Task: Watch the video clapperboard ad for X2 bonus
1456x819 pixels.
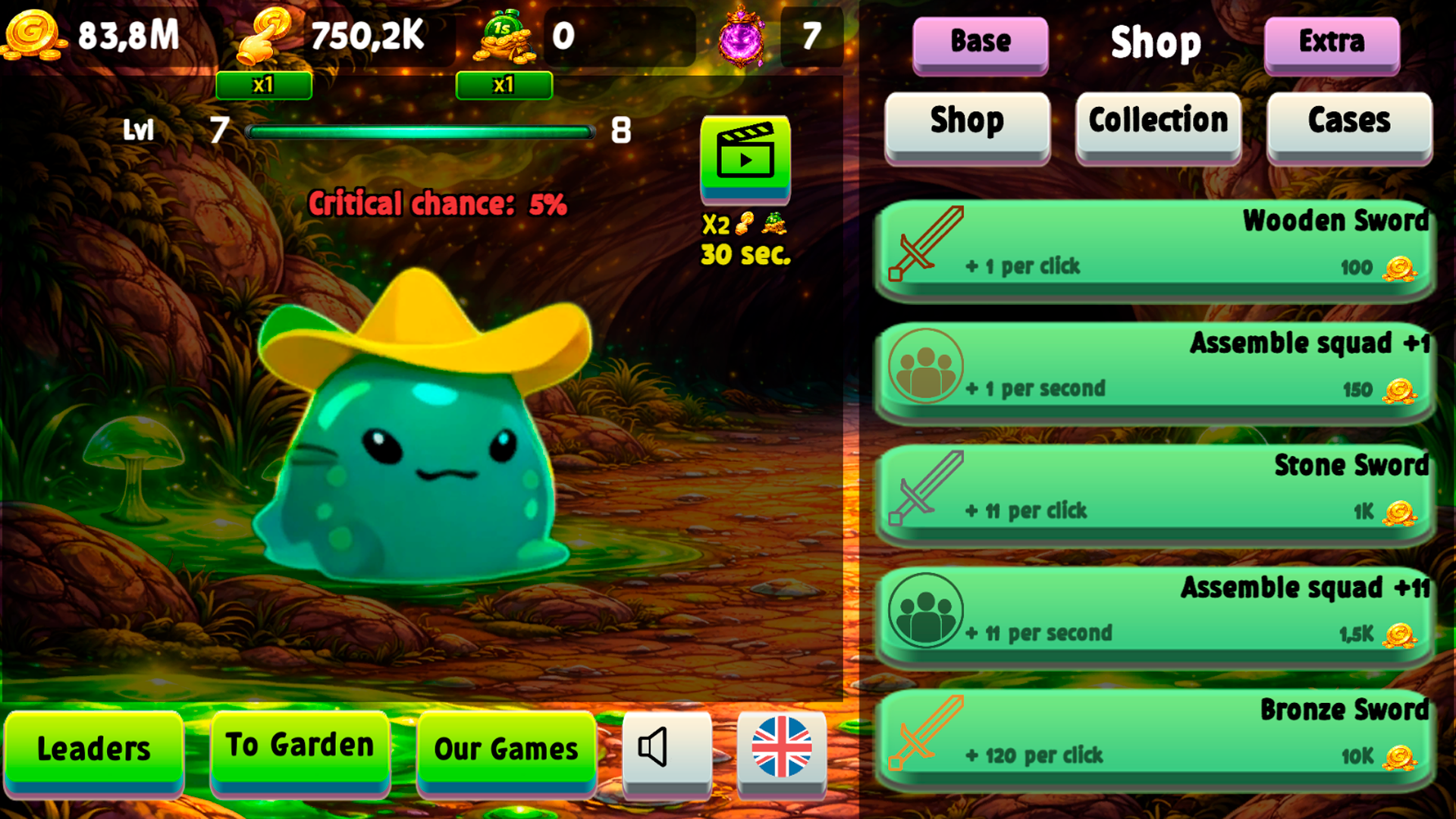Action: (745, 159)
